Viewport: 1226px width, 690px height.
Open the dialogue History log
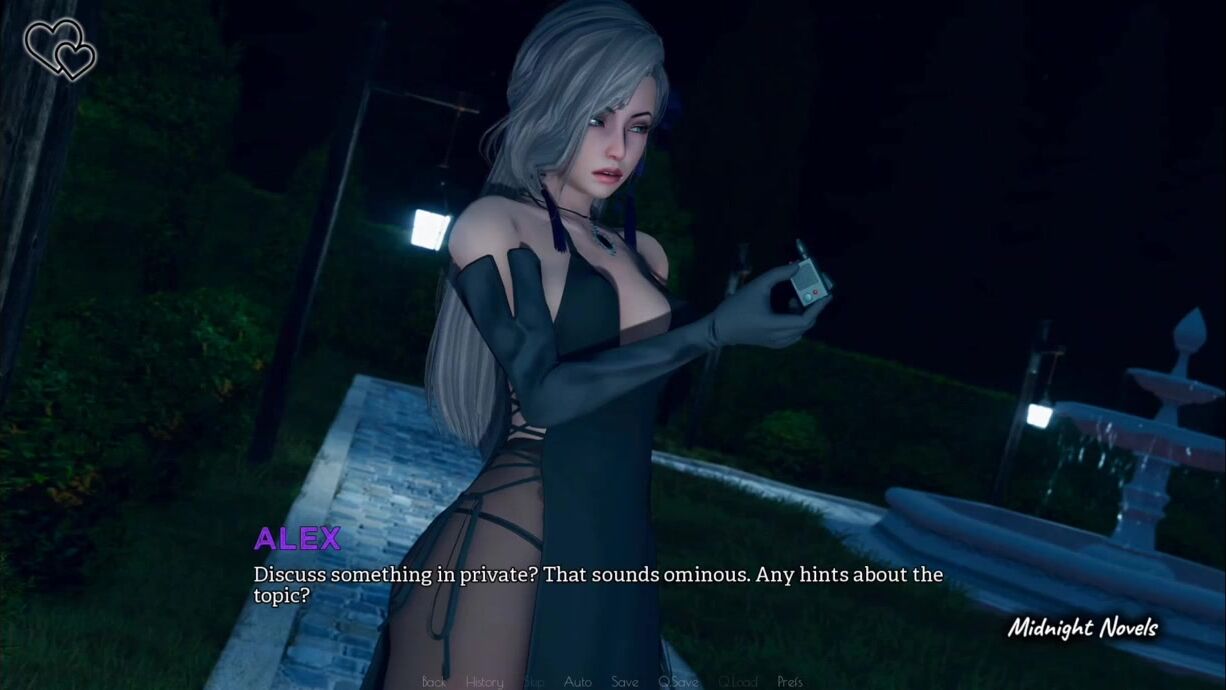pos(484,682)
